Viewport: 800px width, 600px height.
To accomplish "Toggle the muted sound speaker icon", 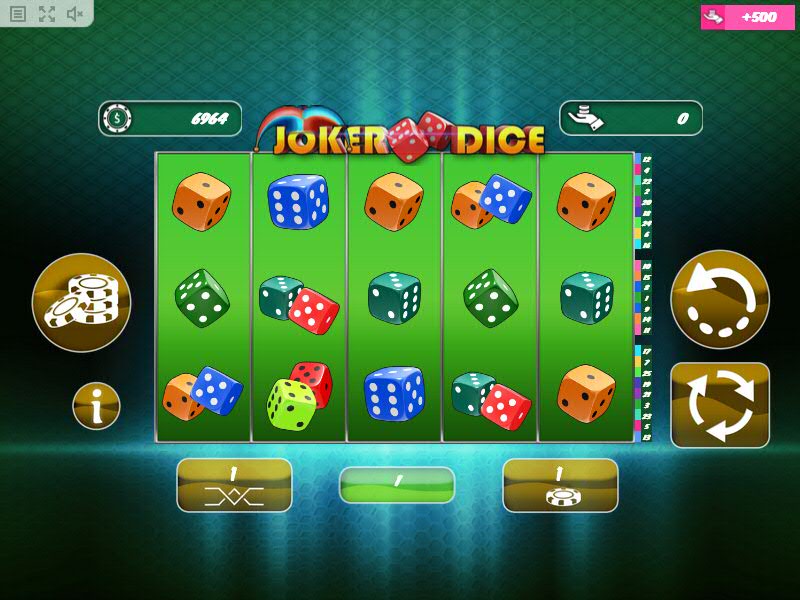I will point(75,14).
